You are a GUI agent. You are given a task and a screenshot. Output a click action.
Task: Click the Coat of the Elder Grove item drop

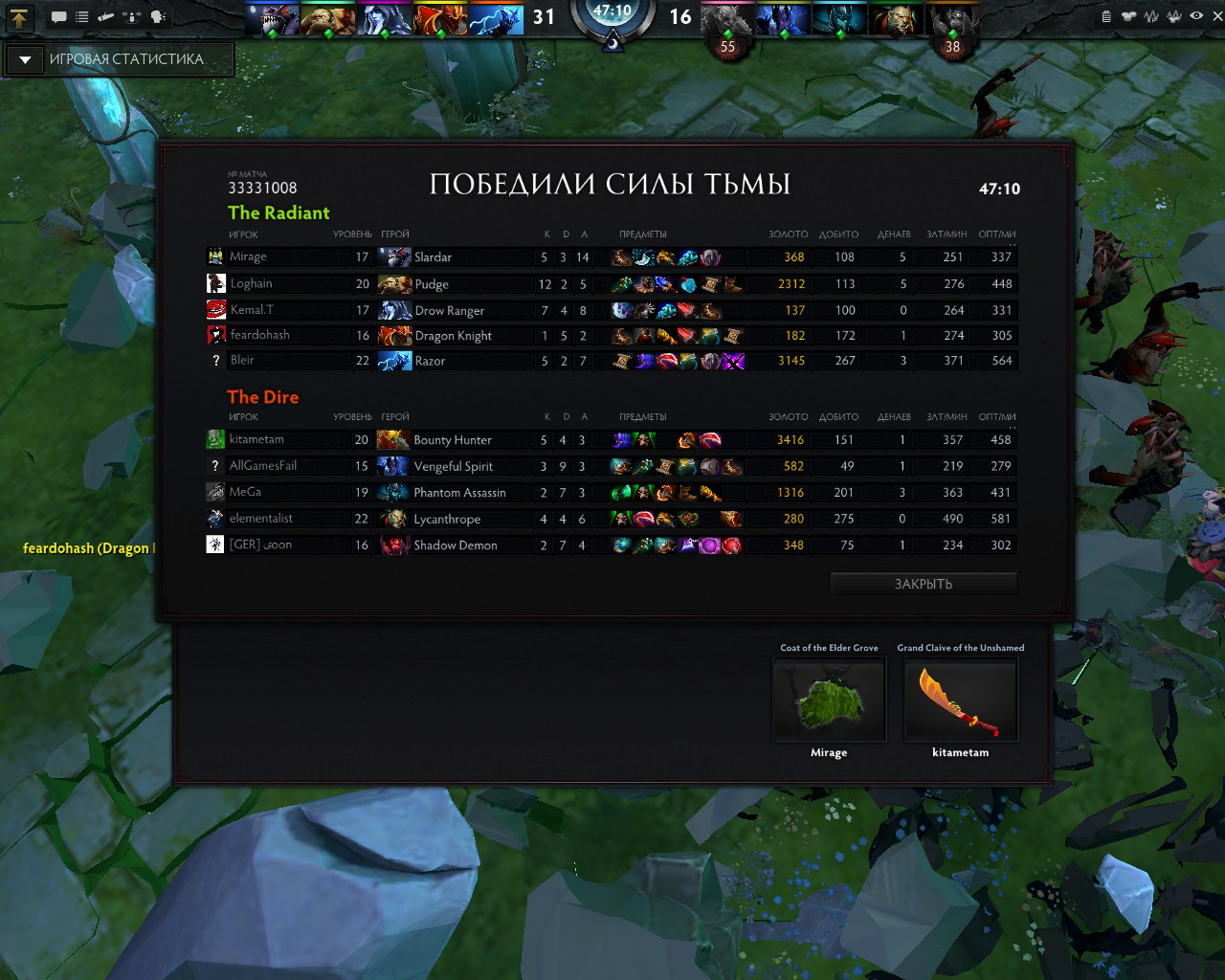(829, 700)
